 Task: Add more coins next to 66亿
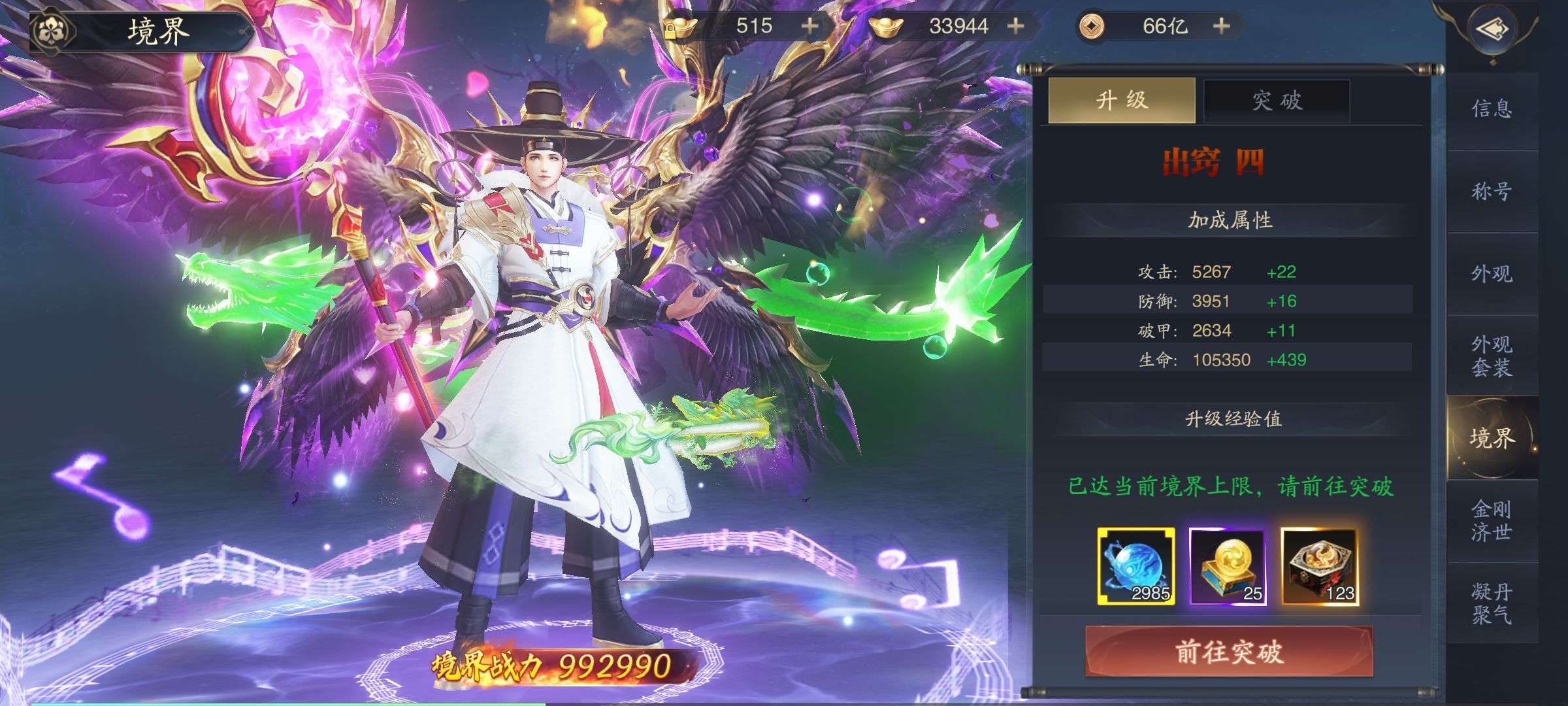(1221, 26)
